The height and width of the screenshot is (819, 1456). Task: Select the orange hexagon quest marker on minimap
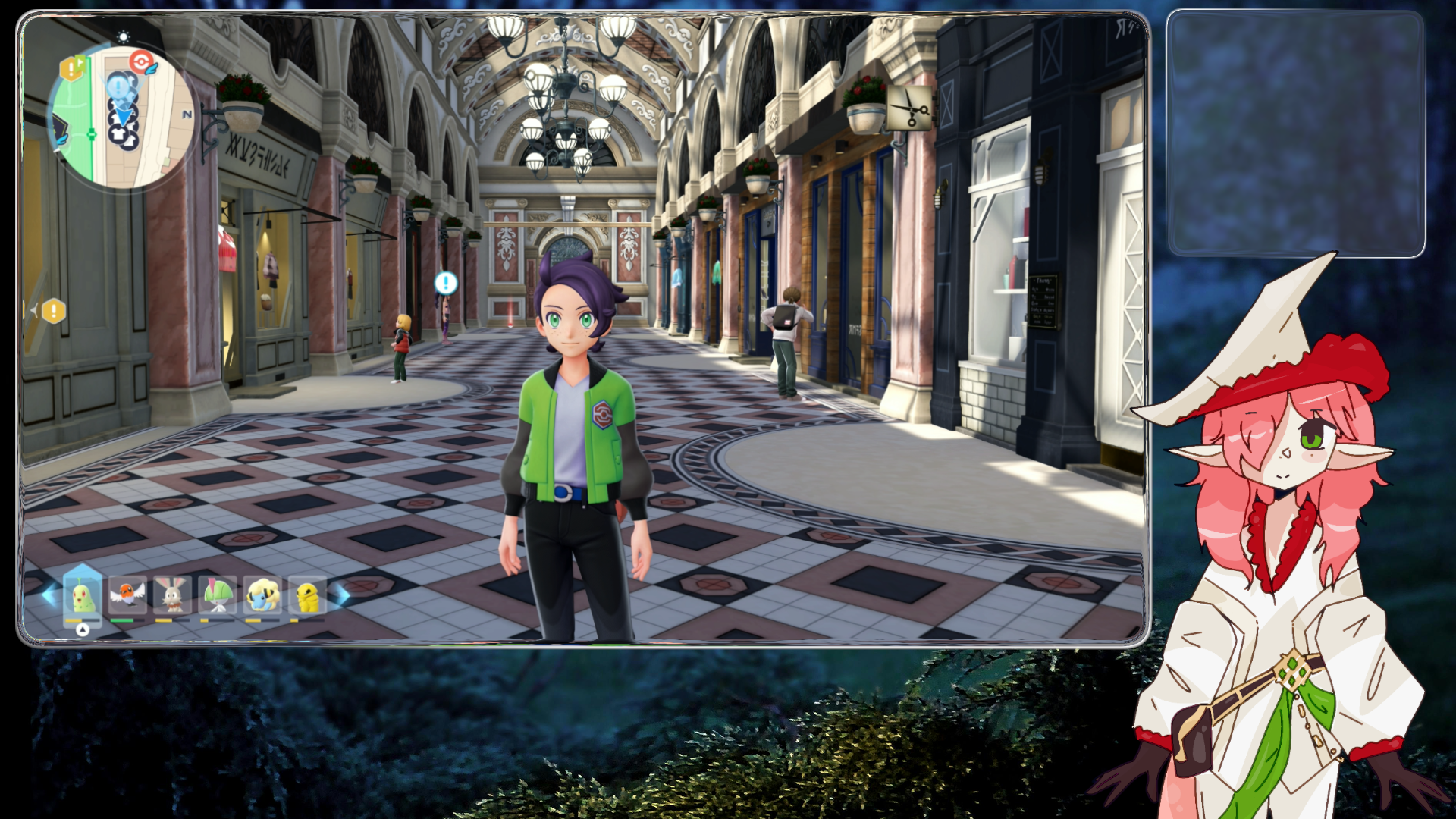click(x=71, y=69)
